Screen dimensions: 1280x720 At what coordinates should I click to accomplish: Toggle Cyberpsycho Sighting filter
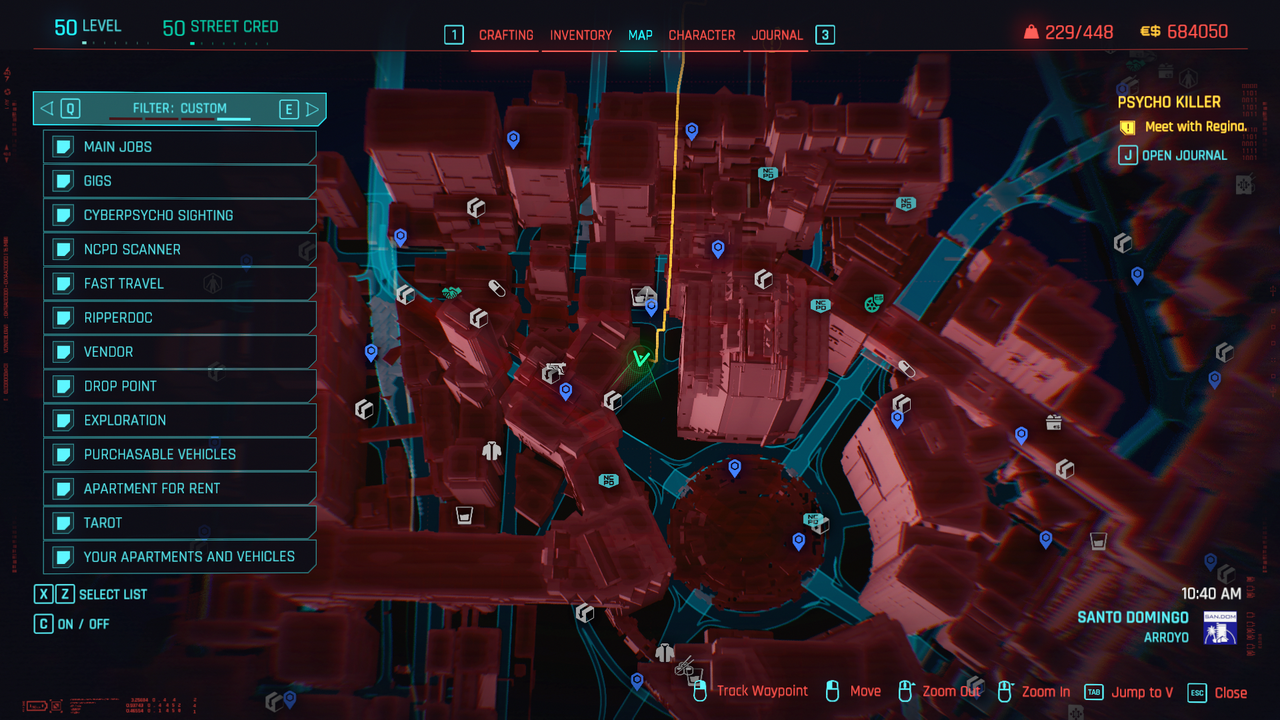pyautogui.click(x=180, y=215)
